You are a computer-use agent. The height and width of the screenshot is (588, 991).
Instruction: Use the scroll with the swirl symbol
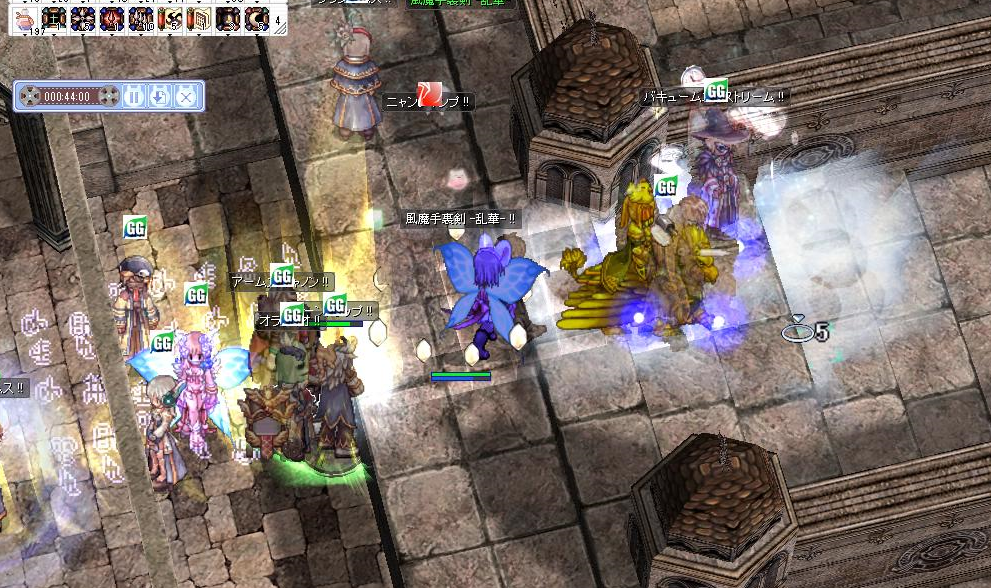pos(169,19)
